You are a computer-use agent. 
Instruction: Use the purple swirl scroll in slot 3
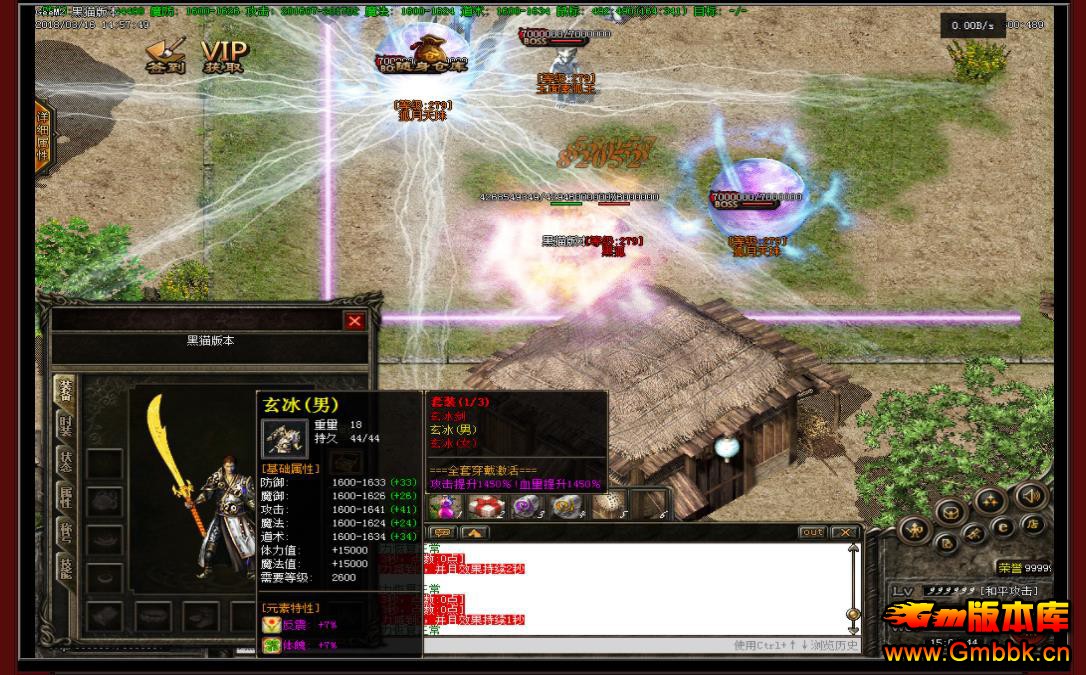525,507
